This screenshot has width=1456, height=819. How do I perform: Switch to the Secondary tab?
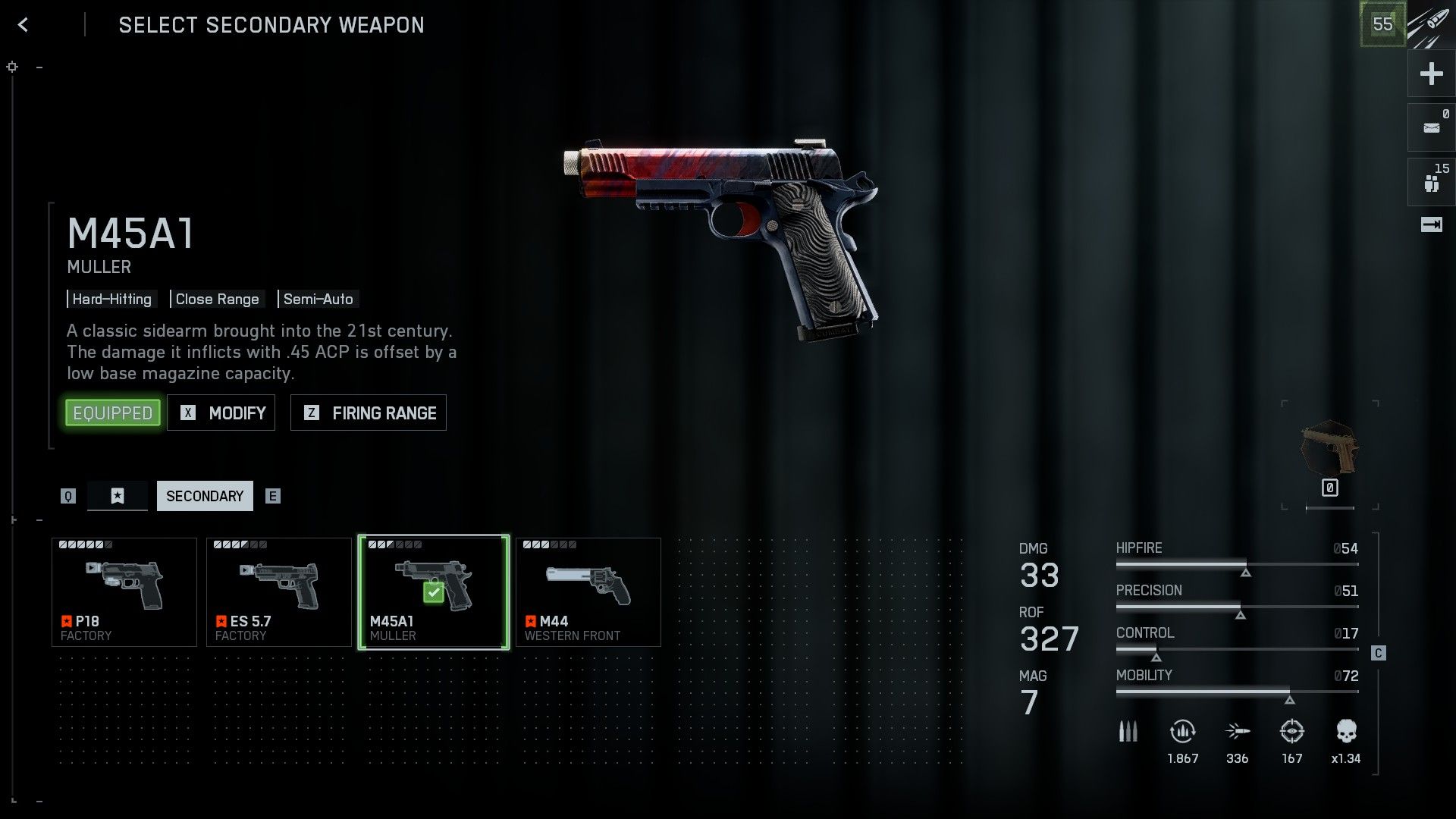click(x=205, y=496)
